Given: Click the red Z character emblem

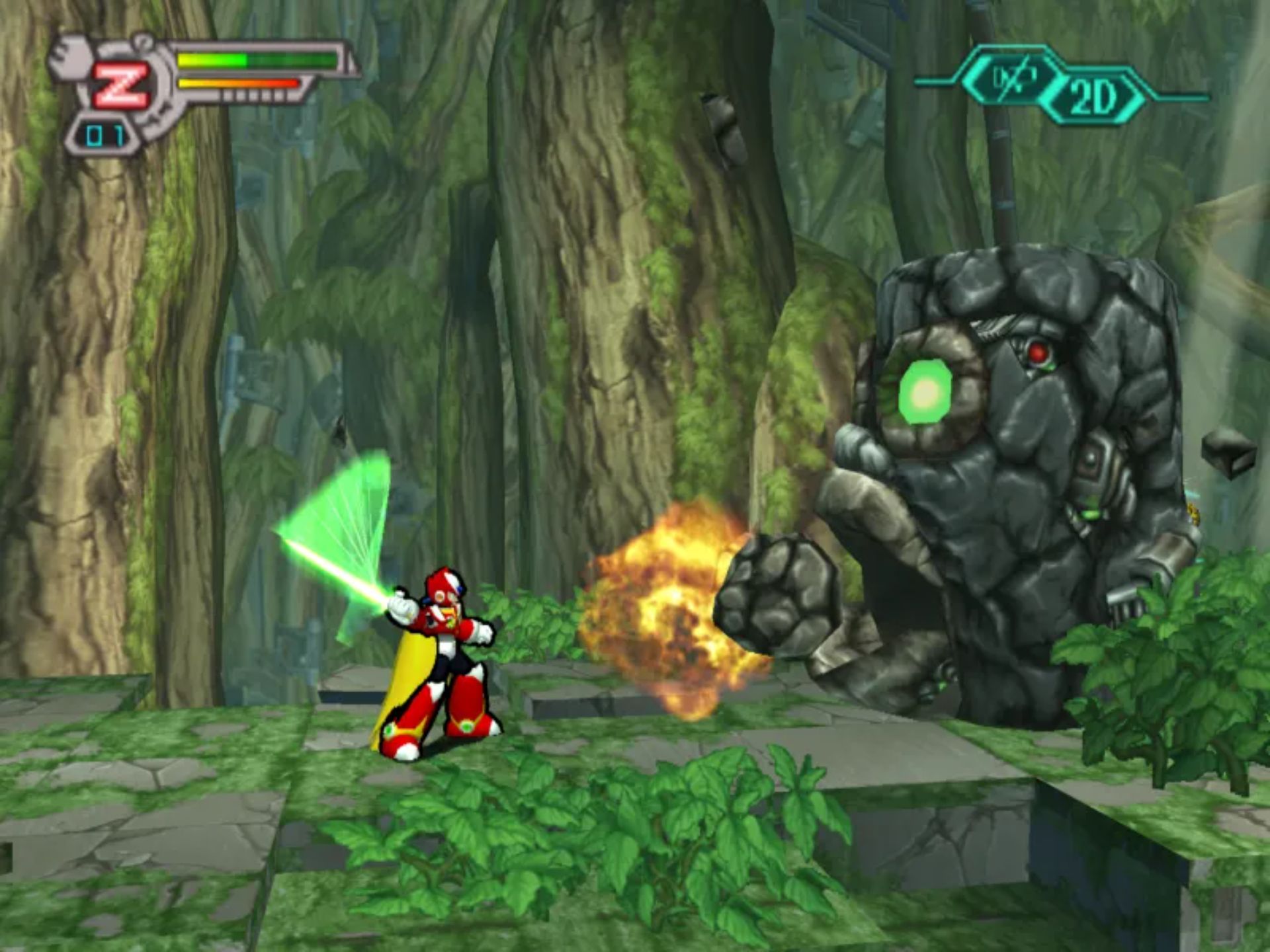Looking at the screenshot, I should tap(120, 87).
